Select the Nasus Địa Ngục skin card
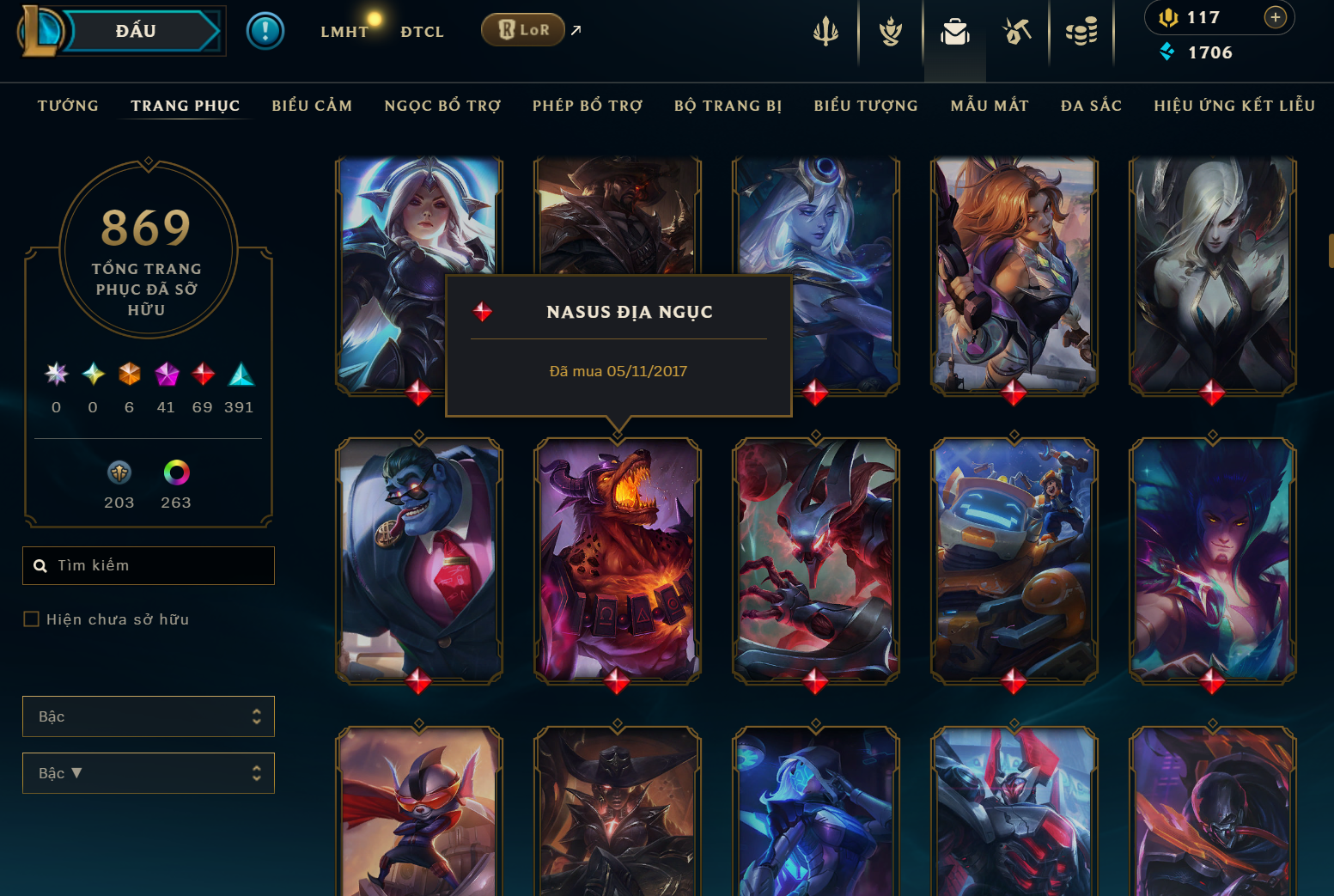1334x896 pixels. 618,558
